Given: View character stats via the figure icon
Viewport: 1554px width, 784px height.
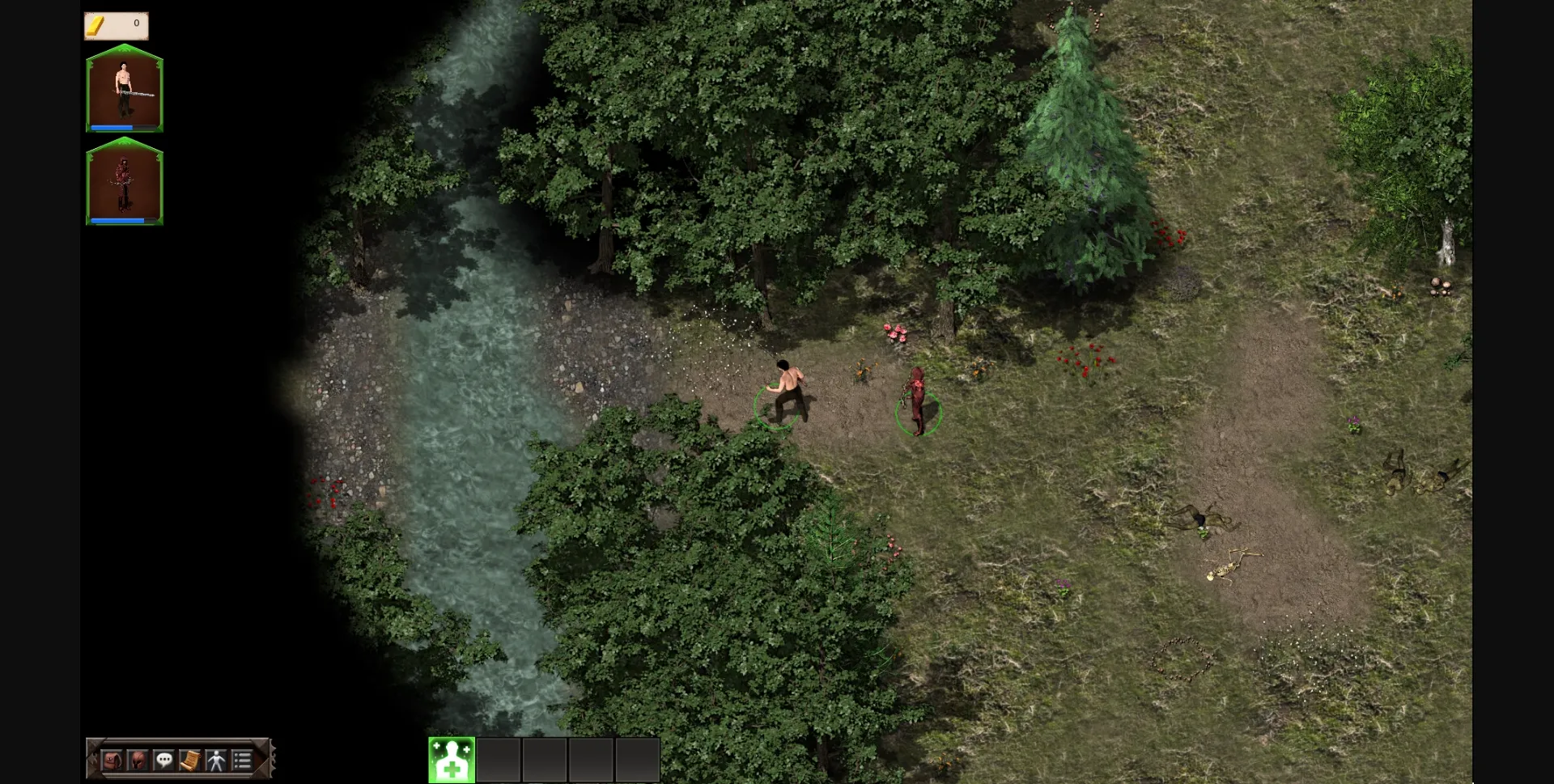Looking at the screenshot, I should tap(215, 760).
